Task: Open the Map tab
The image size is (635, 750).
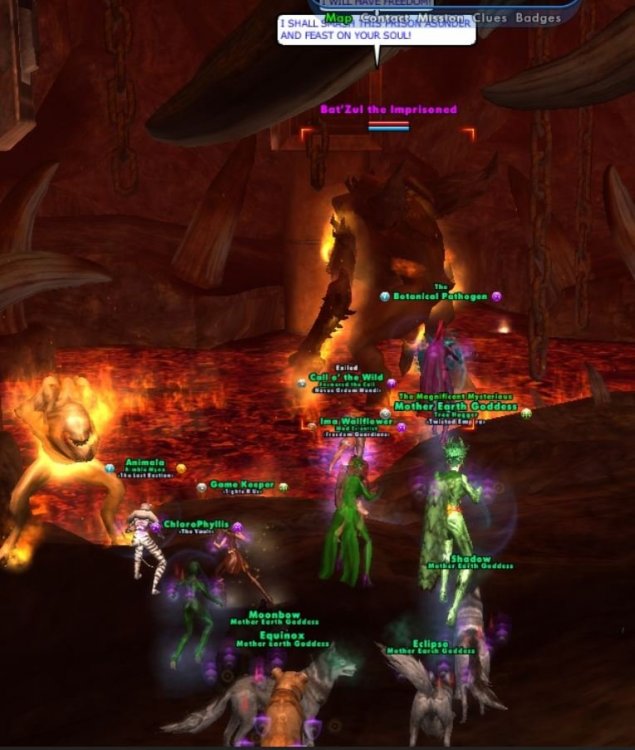Action: point(339,18)
